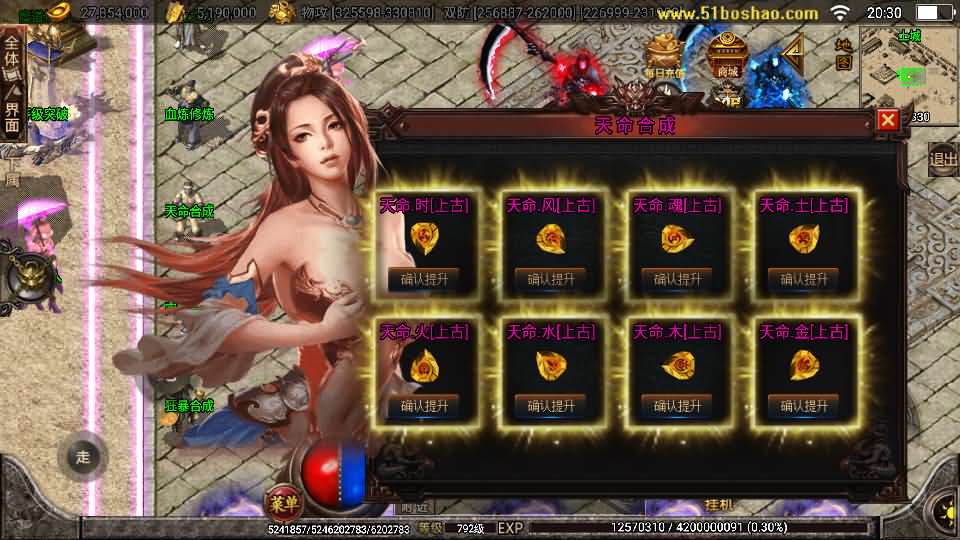Tap the 退出 exit button
Screen dimensions: 960x540
(942, 158)
